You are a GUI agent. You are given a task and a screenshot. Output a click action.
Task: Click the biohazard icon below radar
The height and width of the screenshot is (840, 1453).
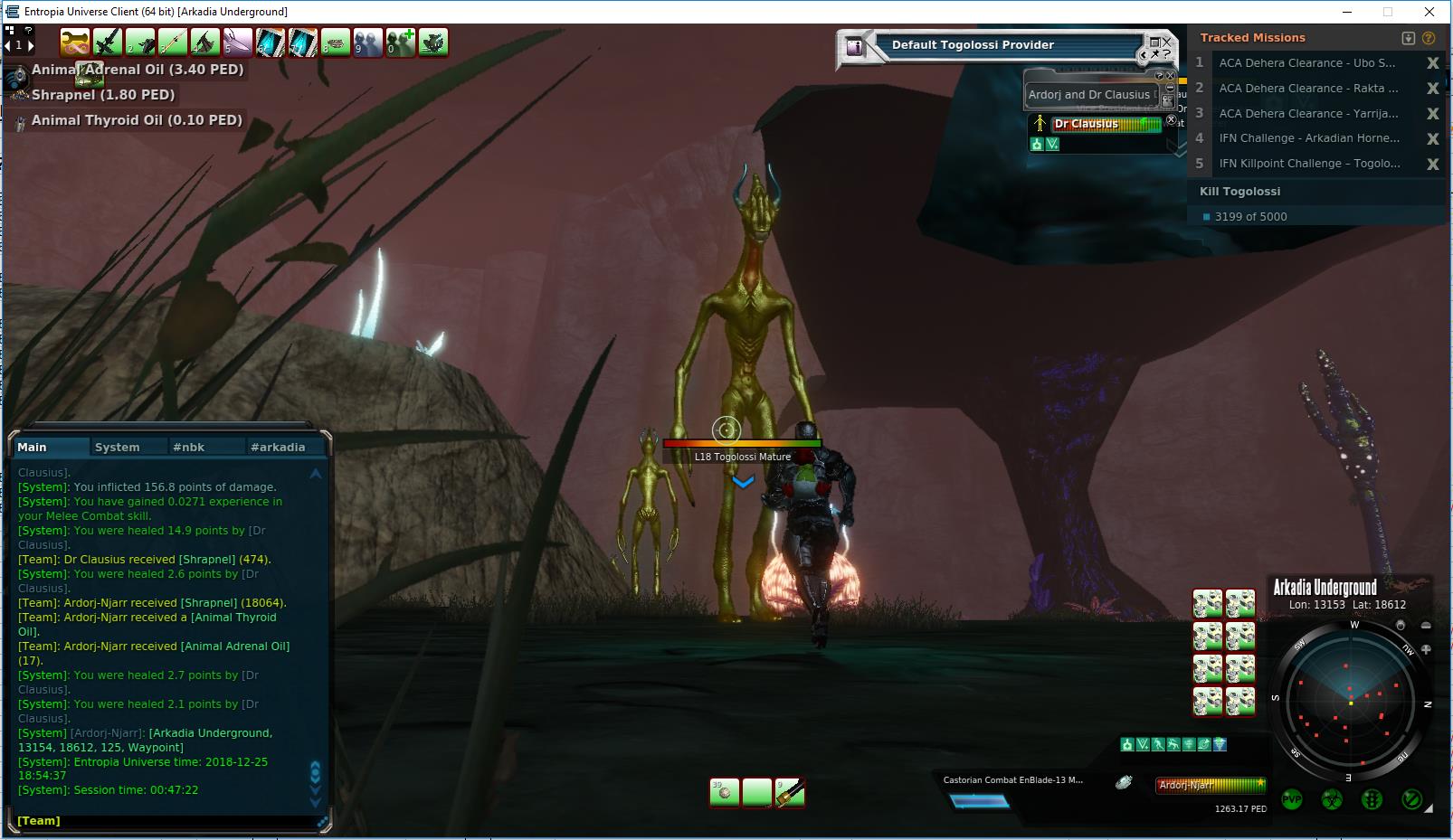click(1332, 799)
